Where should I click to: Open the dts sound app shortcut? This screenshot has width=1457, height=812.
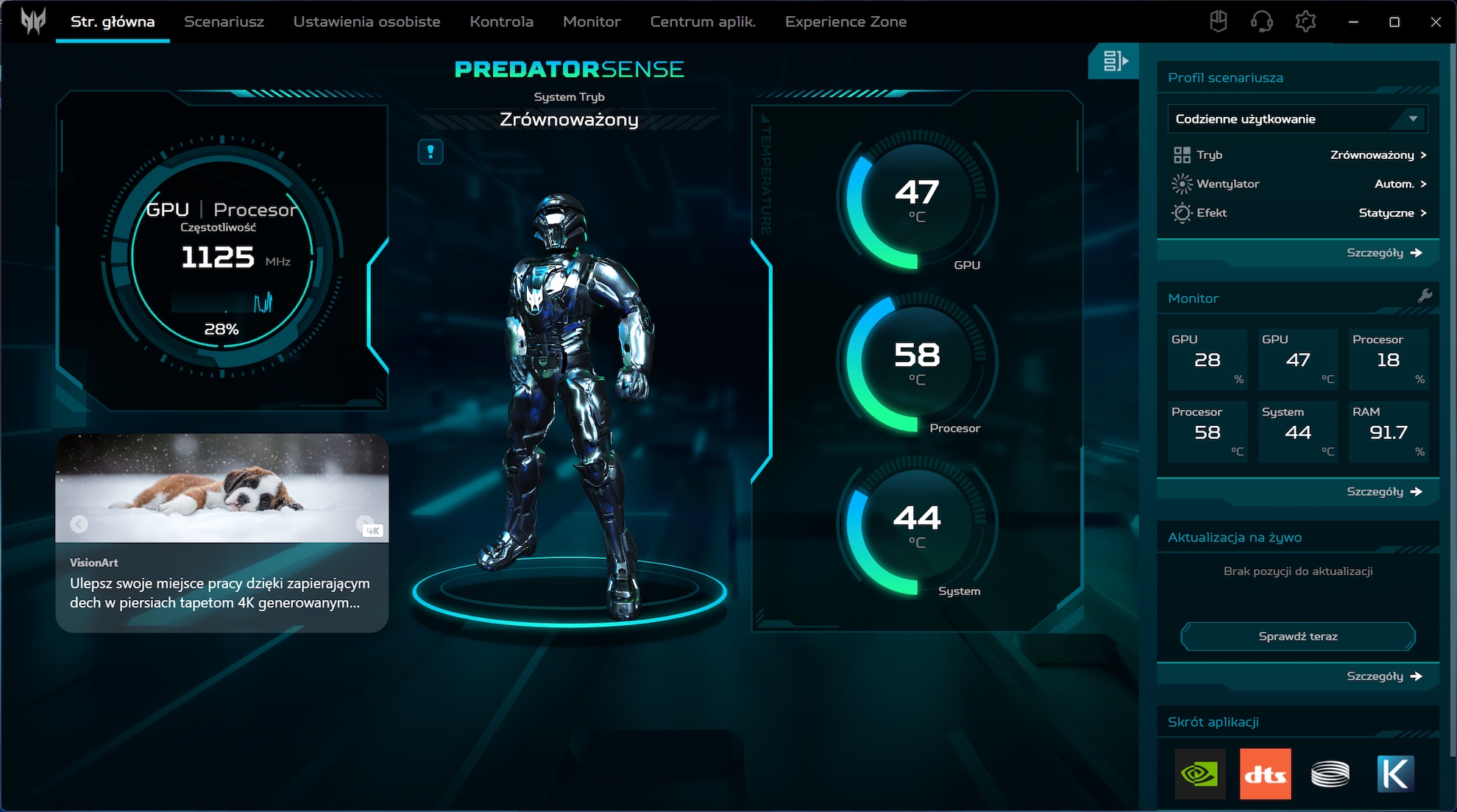(x=1265, y=773)
